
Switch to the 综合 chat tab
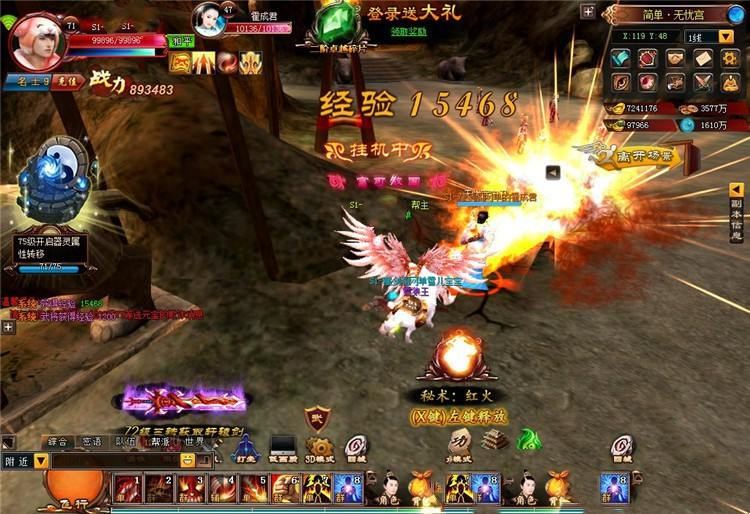pyautogui.click(x=58, y=441)
